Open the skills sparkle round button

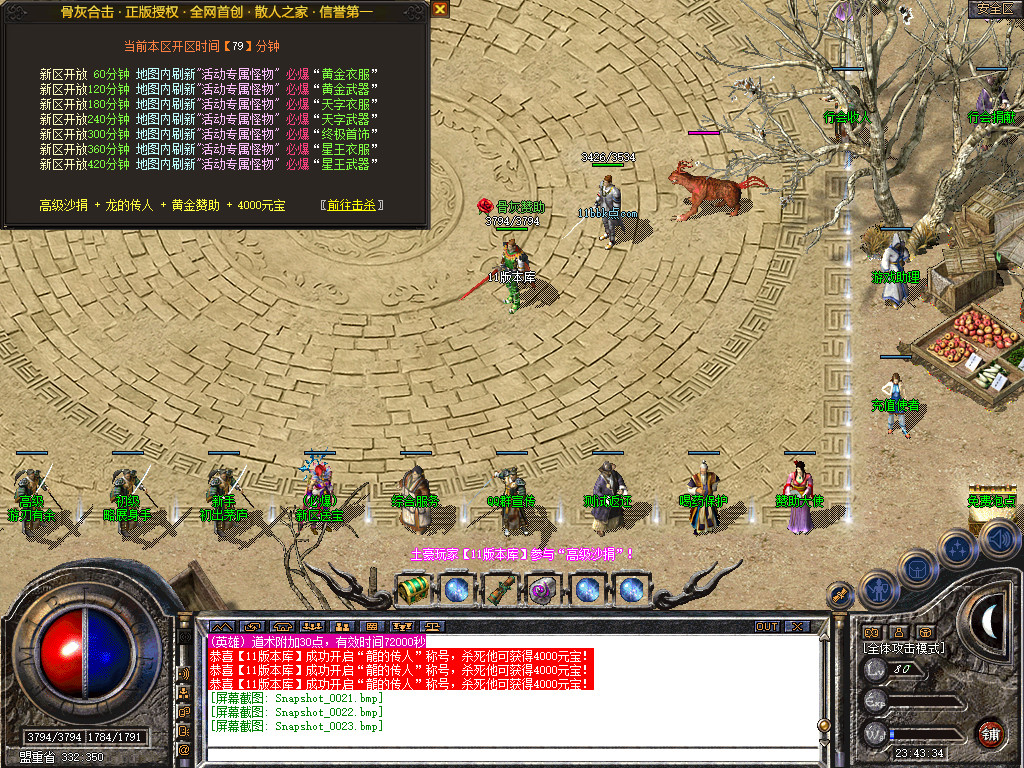[957, 547]
